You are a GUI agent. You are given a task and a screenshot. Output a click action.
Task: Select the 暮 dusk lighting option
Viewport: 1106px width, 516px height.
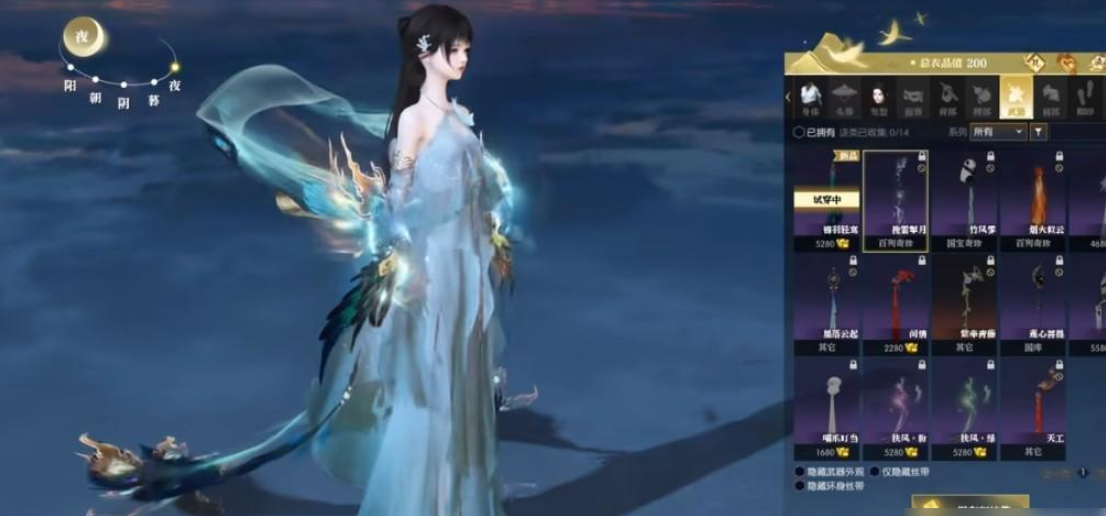coord(153,98)
